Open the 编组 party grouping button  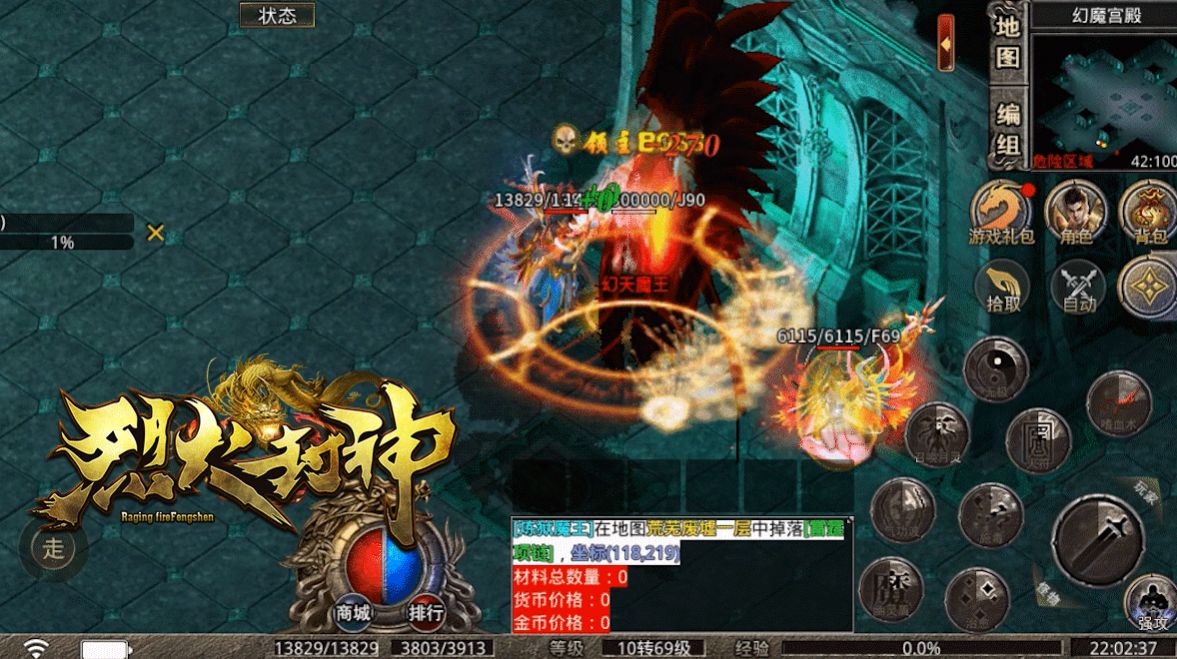tap(1007, 129)
